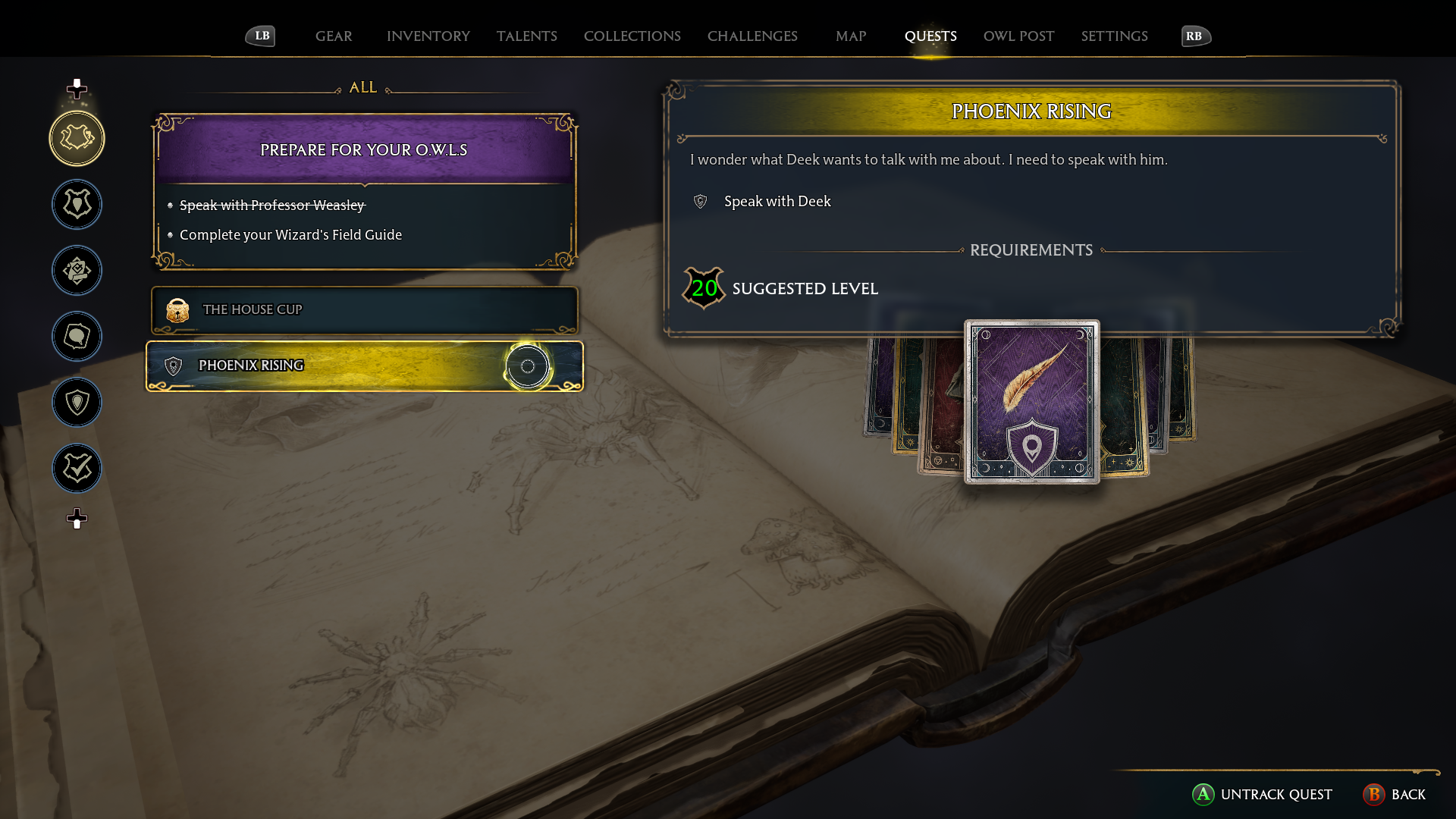
Task: Expand the upper sidebar scroll arrow
Action: click(x=76, y=89)
